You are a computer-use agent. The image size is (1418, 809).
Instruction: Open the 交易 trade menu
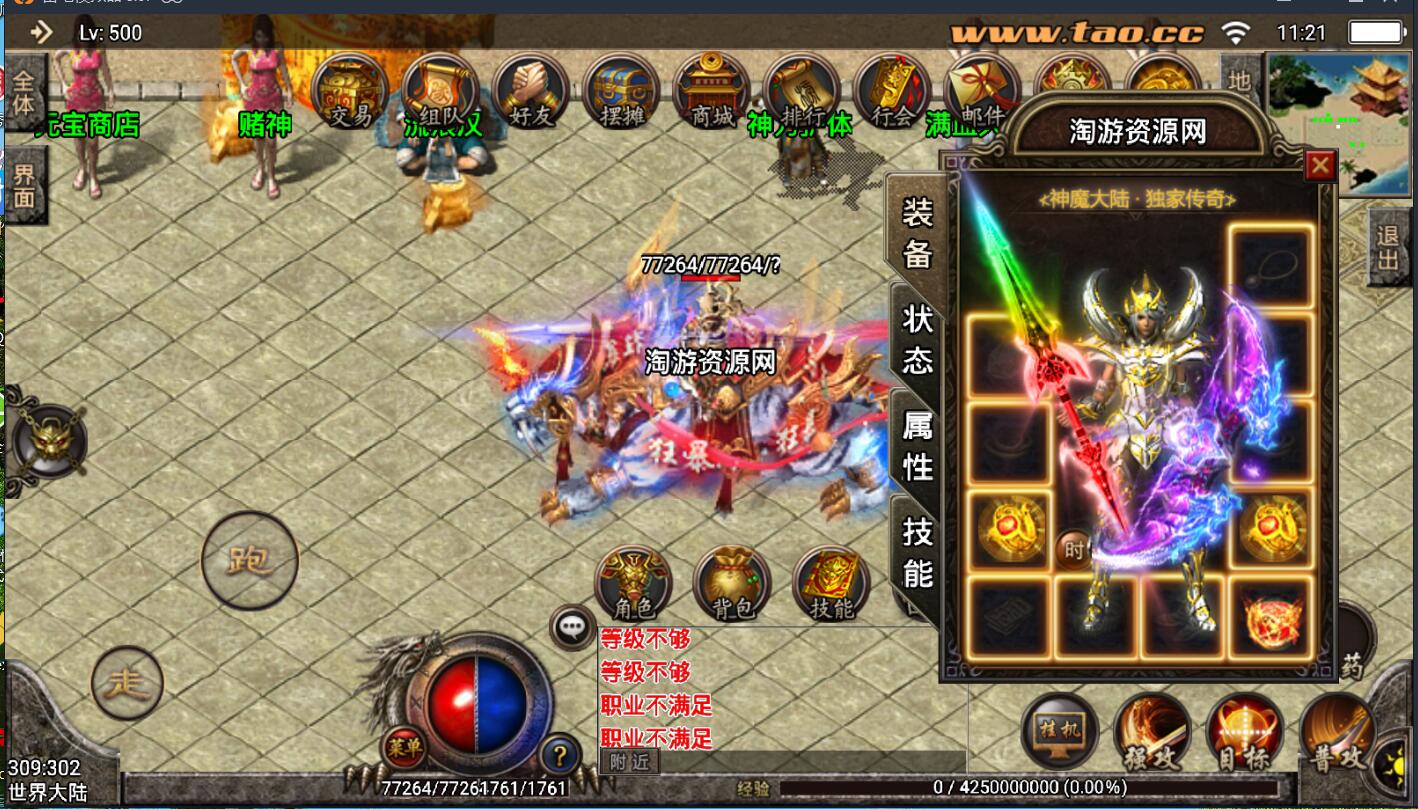click(350, 92)
